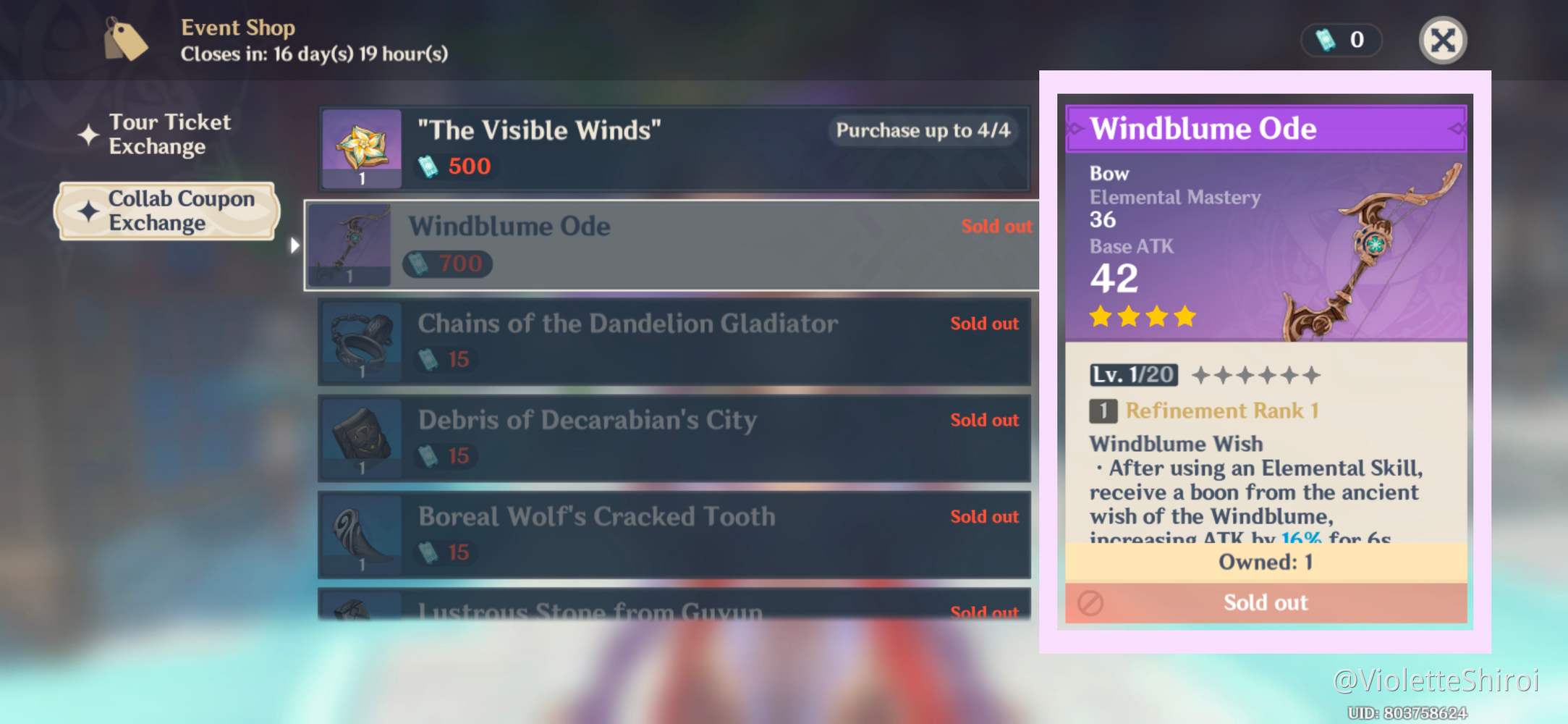The height and width of the screenshot is (724, 1568).
Task: Click the Chains of the Dandelion Gladiator artifact icon
Action: [x=361, y=341]
